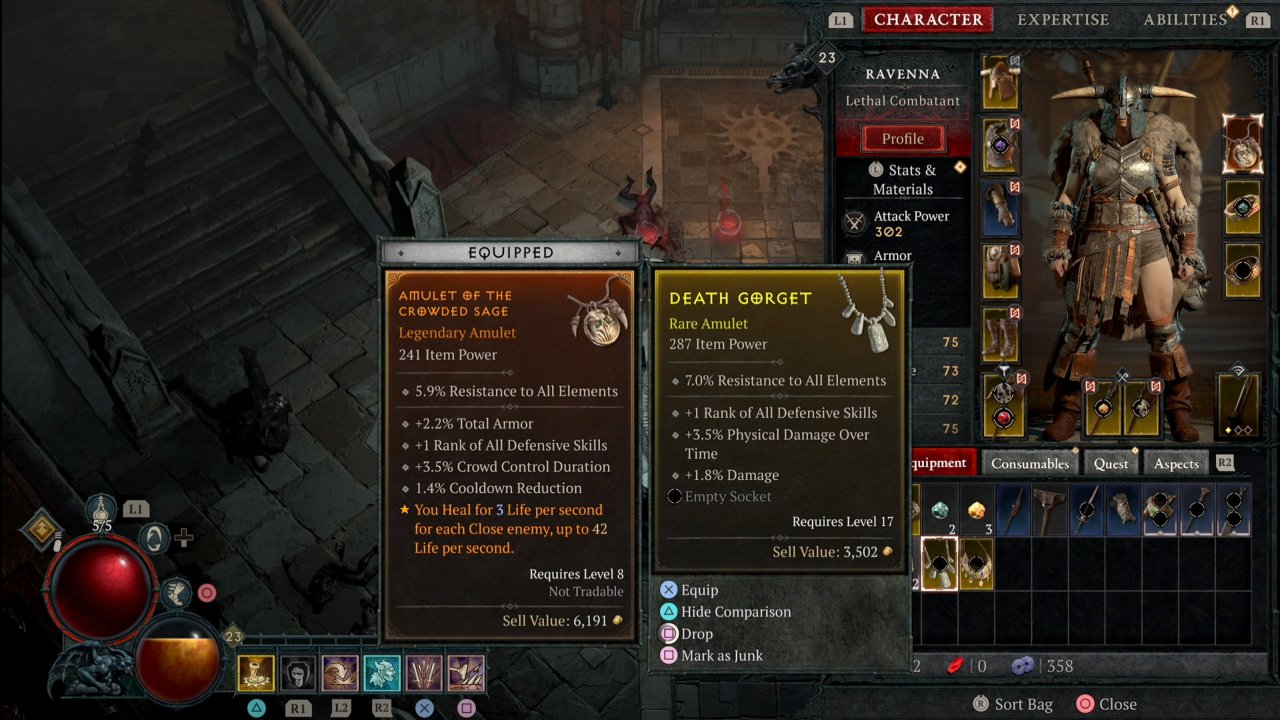
Task: Activate the shattering-ground skill icon on the far right
Action: (x=466, y=672)
